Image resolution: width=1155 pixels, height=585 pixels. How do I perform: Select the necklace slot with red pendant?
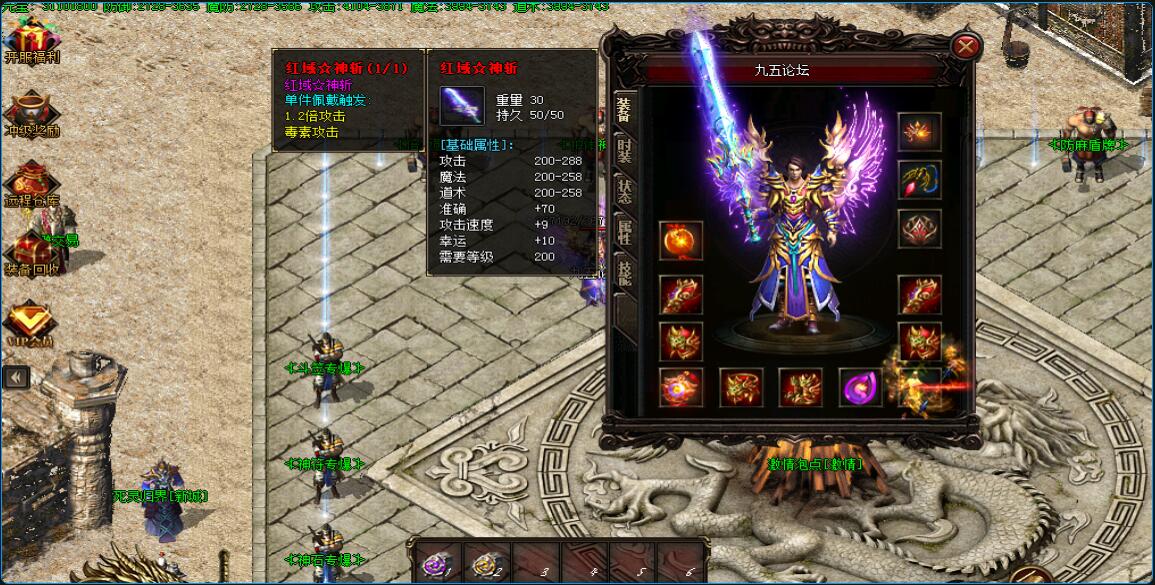[918, 180]
